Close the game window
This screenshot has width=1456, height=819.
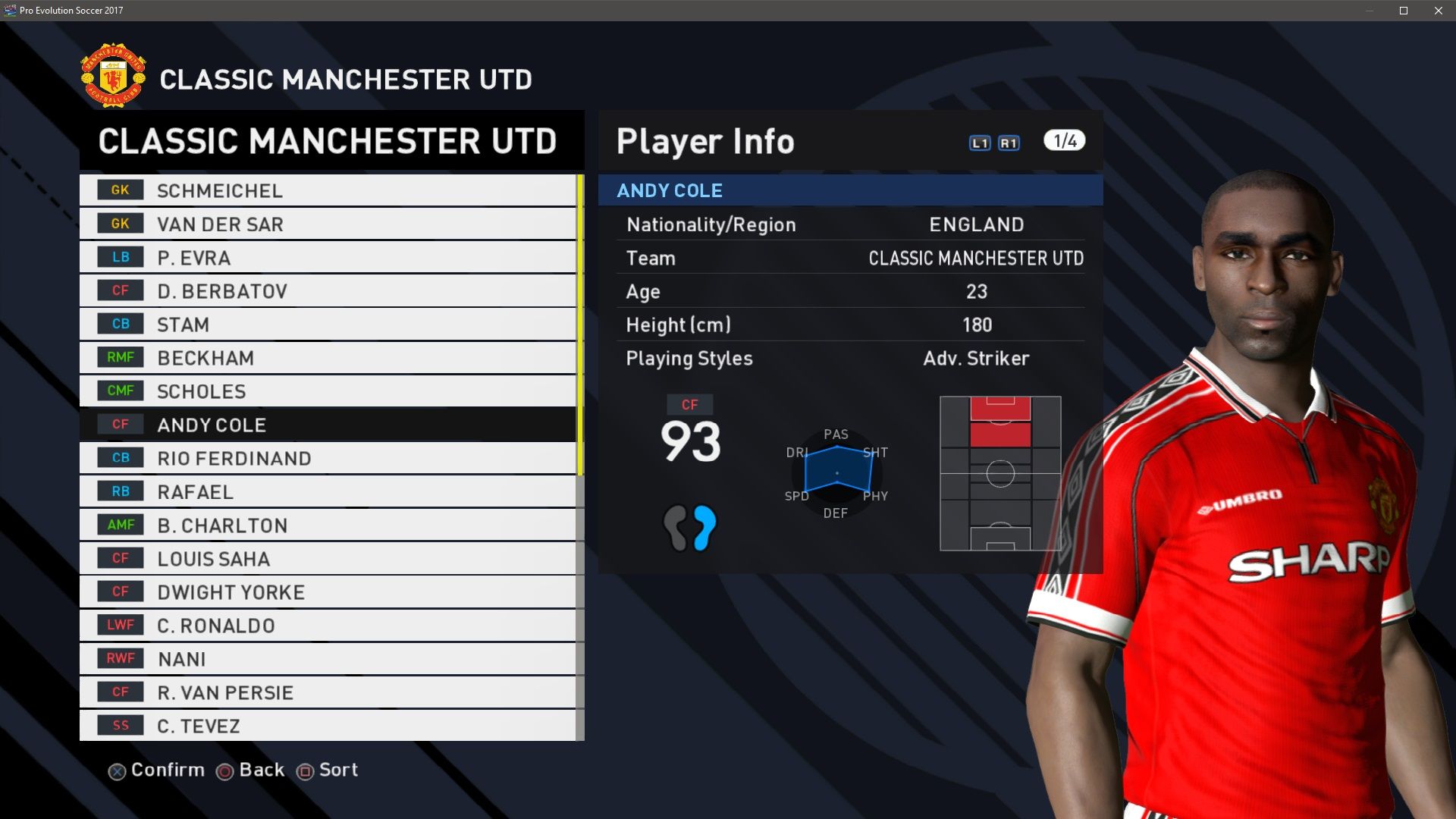click(x=1439, y=11)
